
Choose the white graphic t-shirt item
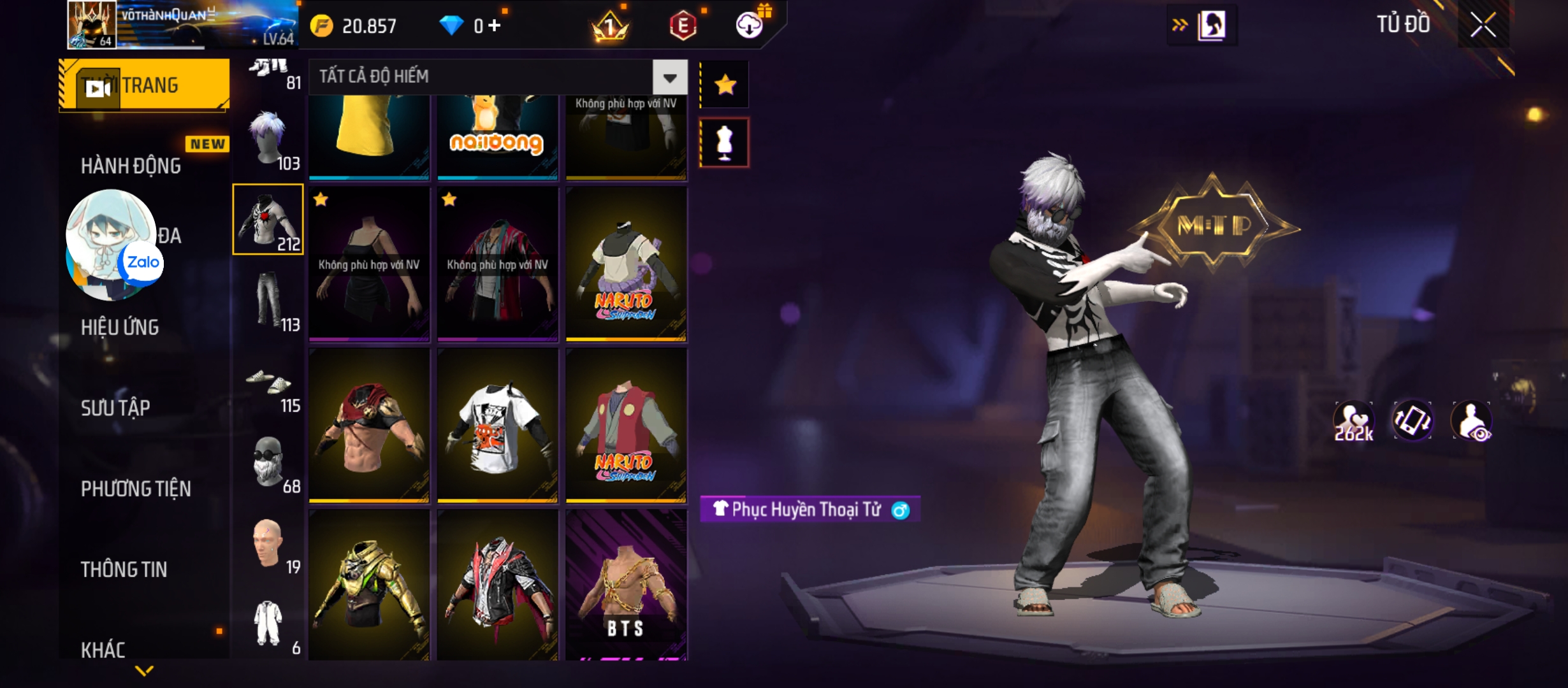[497, 425]
